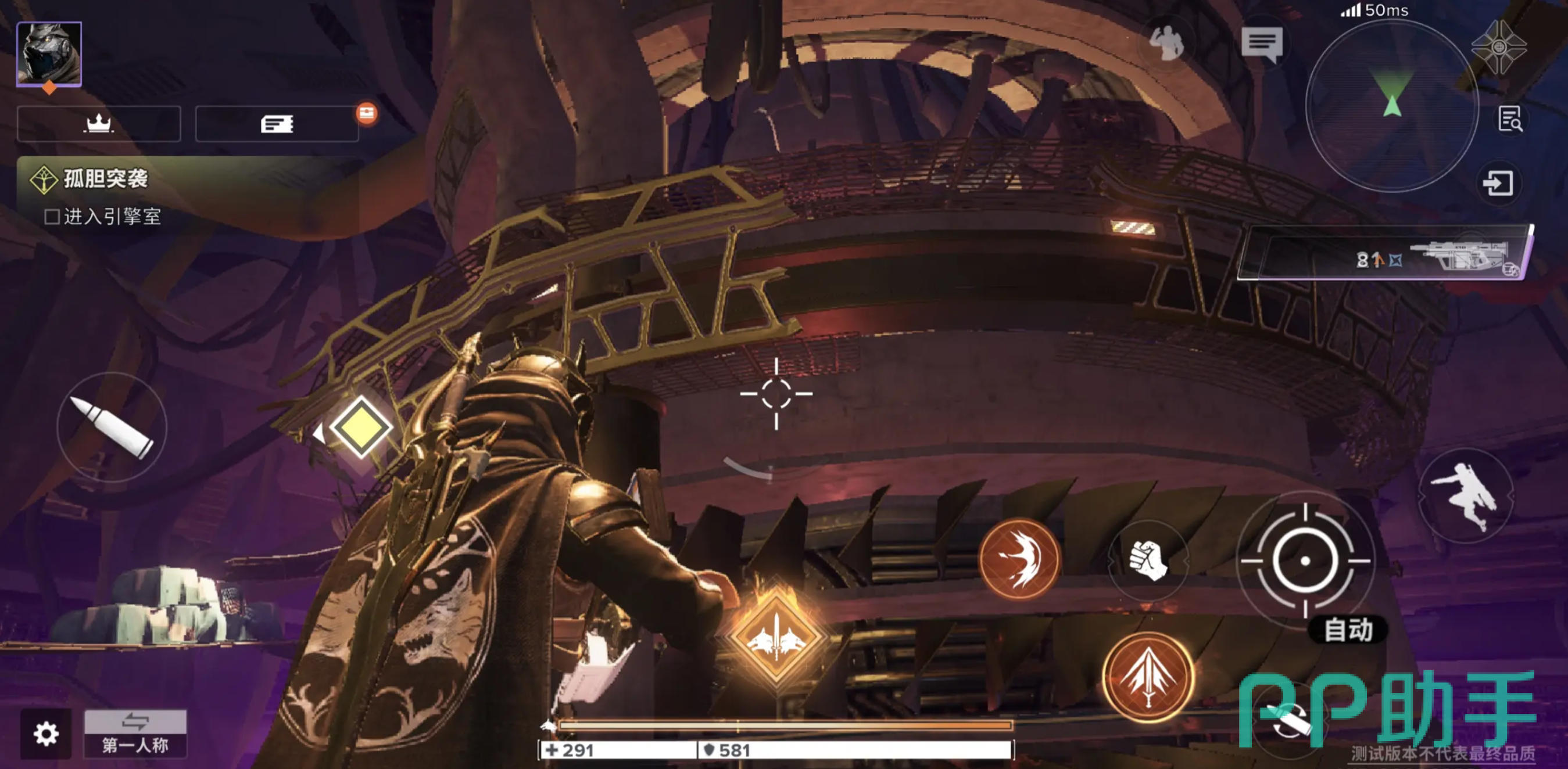Open the document search log icon
Screen dimensions: 1568x769
coord(1509,119)
